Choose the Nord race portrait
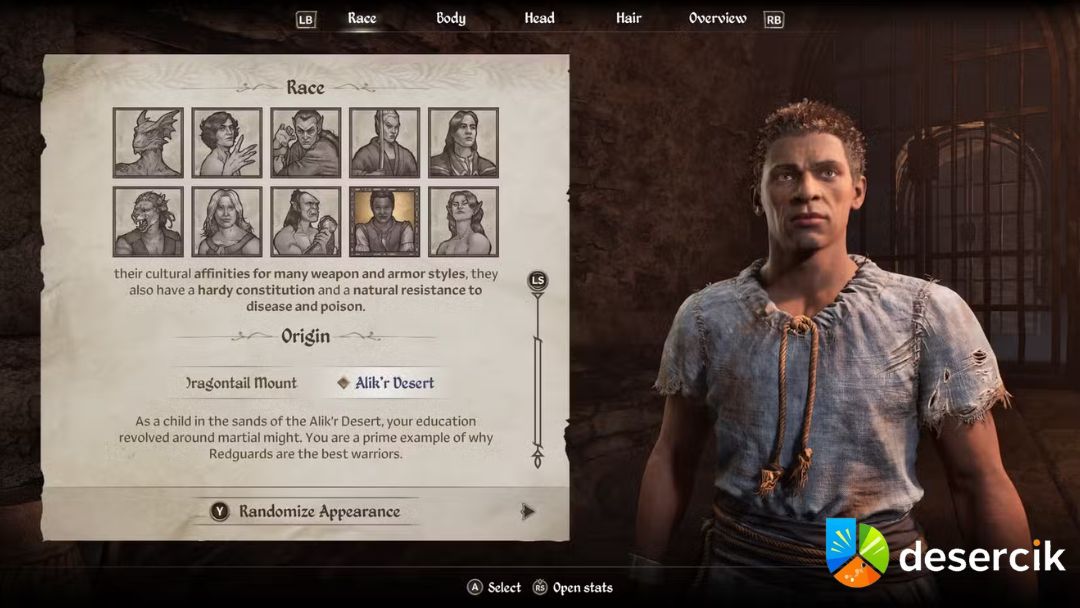1080x608 pixels. [227, 222]
